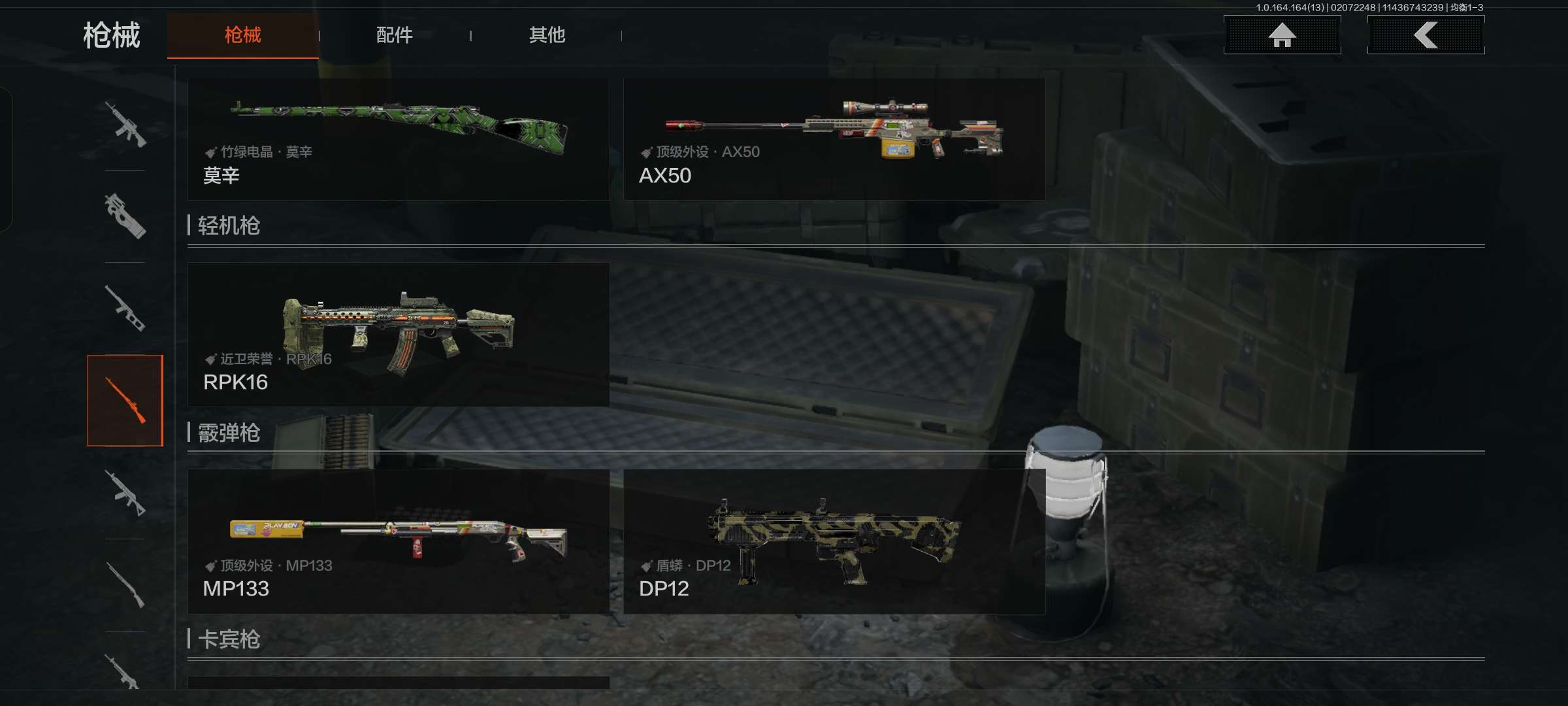Select the DP12 shotgun card
The image size is (1568, 706).
tap(834, 541)
